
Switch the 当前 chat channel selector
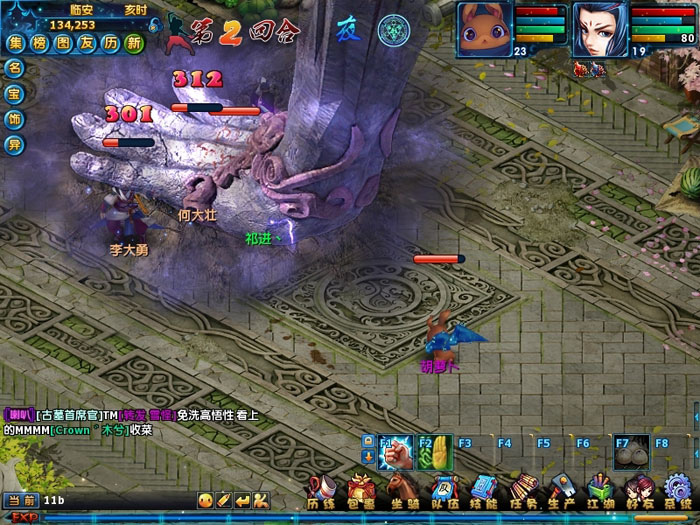(x=21, y=499)
